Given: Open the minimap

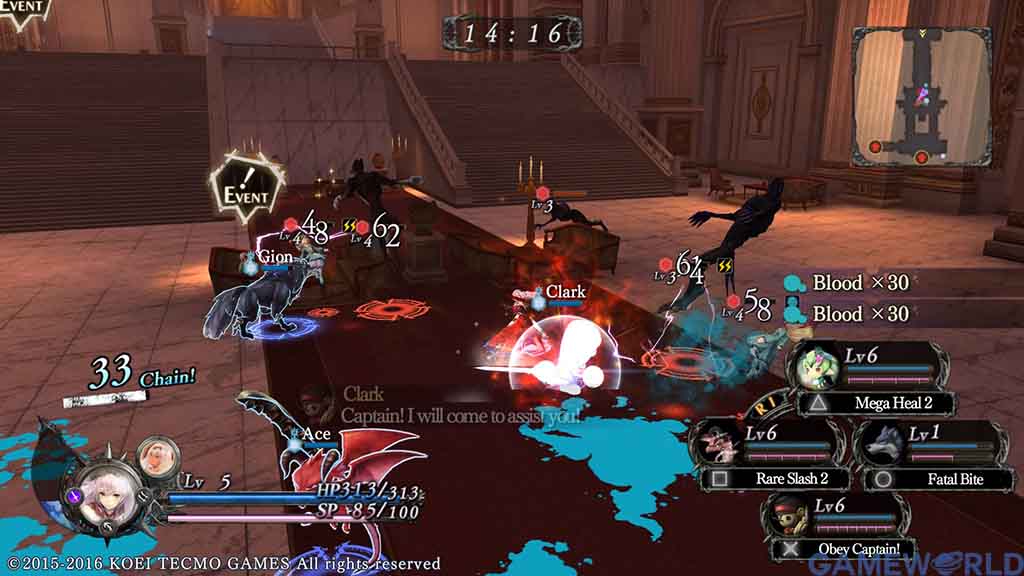Looking at the screenshot, I should [921, 97].
